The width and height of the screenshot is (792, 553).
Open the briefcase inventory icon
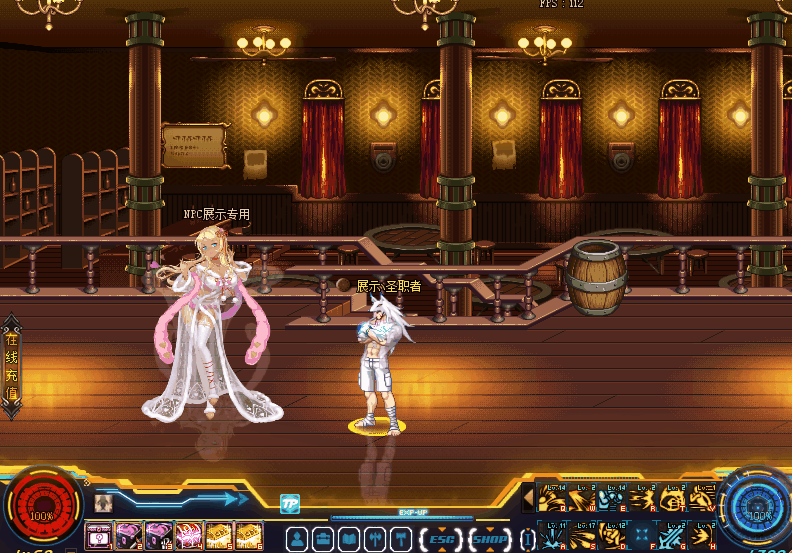coord(323,540)
